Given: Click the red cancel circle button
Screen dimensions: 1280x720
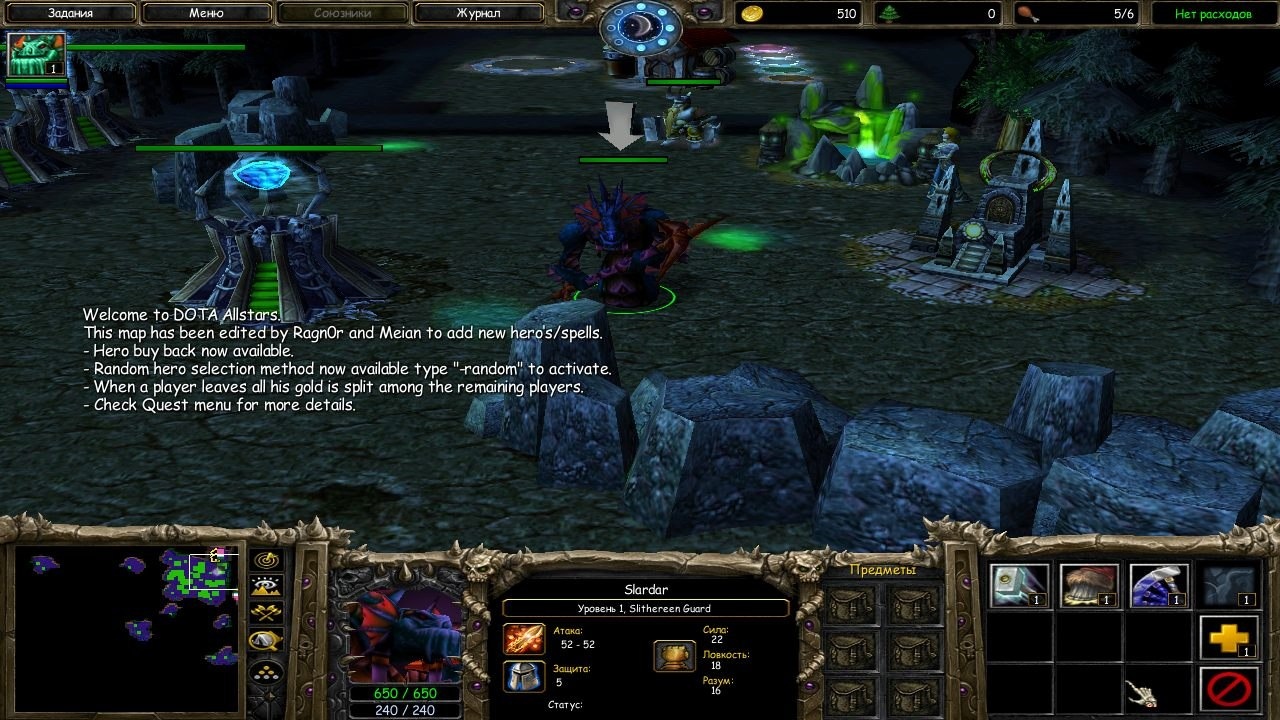Looking at the screenshot, I should 1229,689.
